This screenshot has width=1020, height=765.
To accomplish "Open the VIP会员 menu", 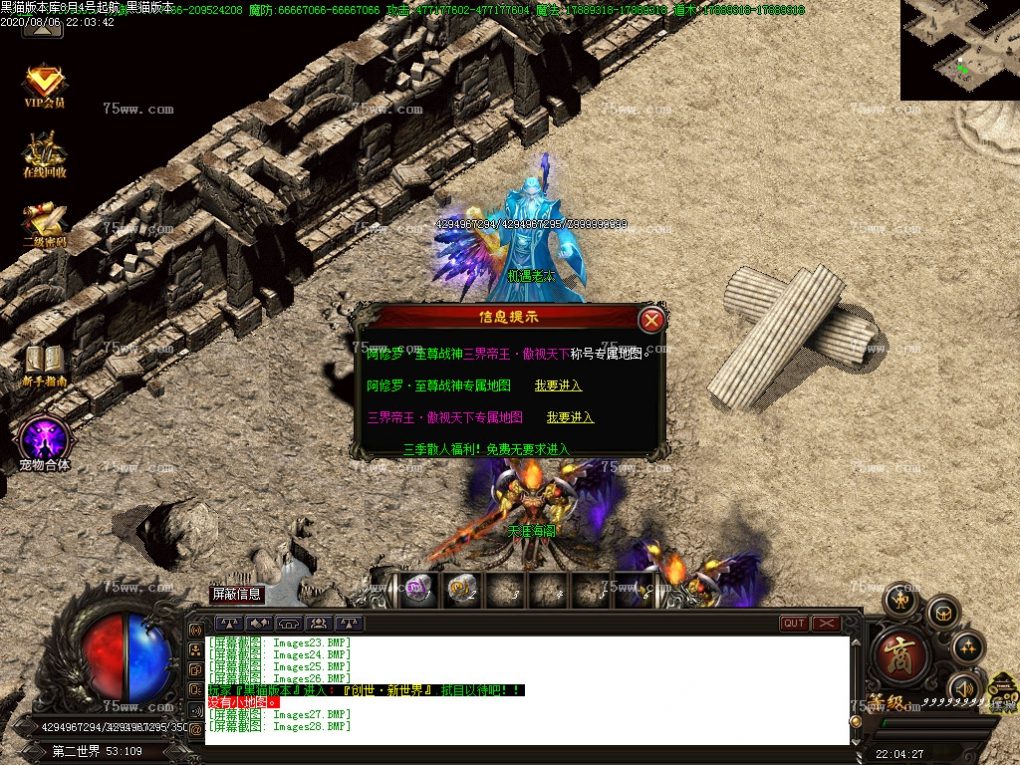I will coord(45,86).
